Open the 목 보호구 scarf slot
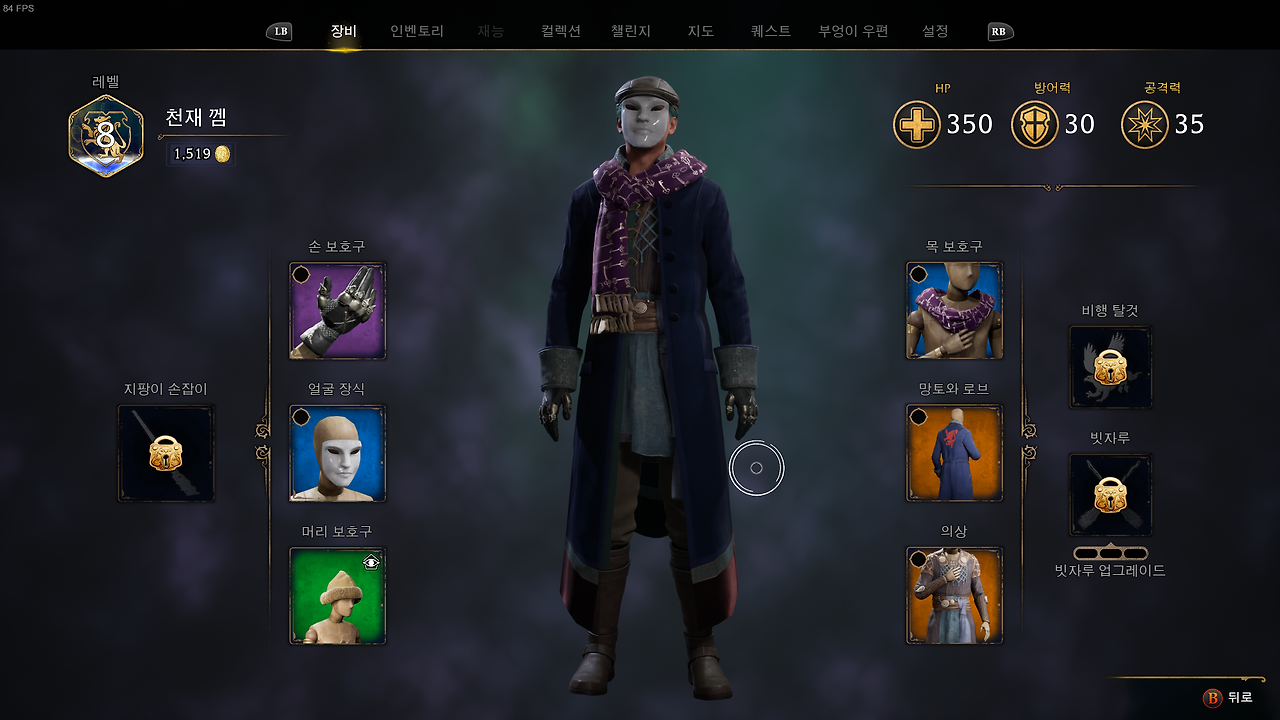Viewport: 1280px width, 720px height. pyautogui.click(x=953, y=310)
